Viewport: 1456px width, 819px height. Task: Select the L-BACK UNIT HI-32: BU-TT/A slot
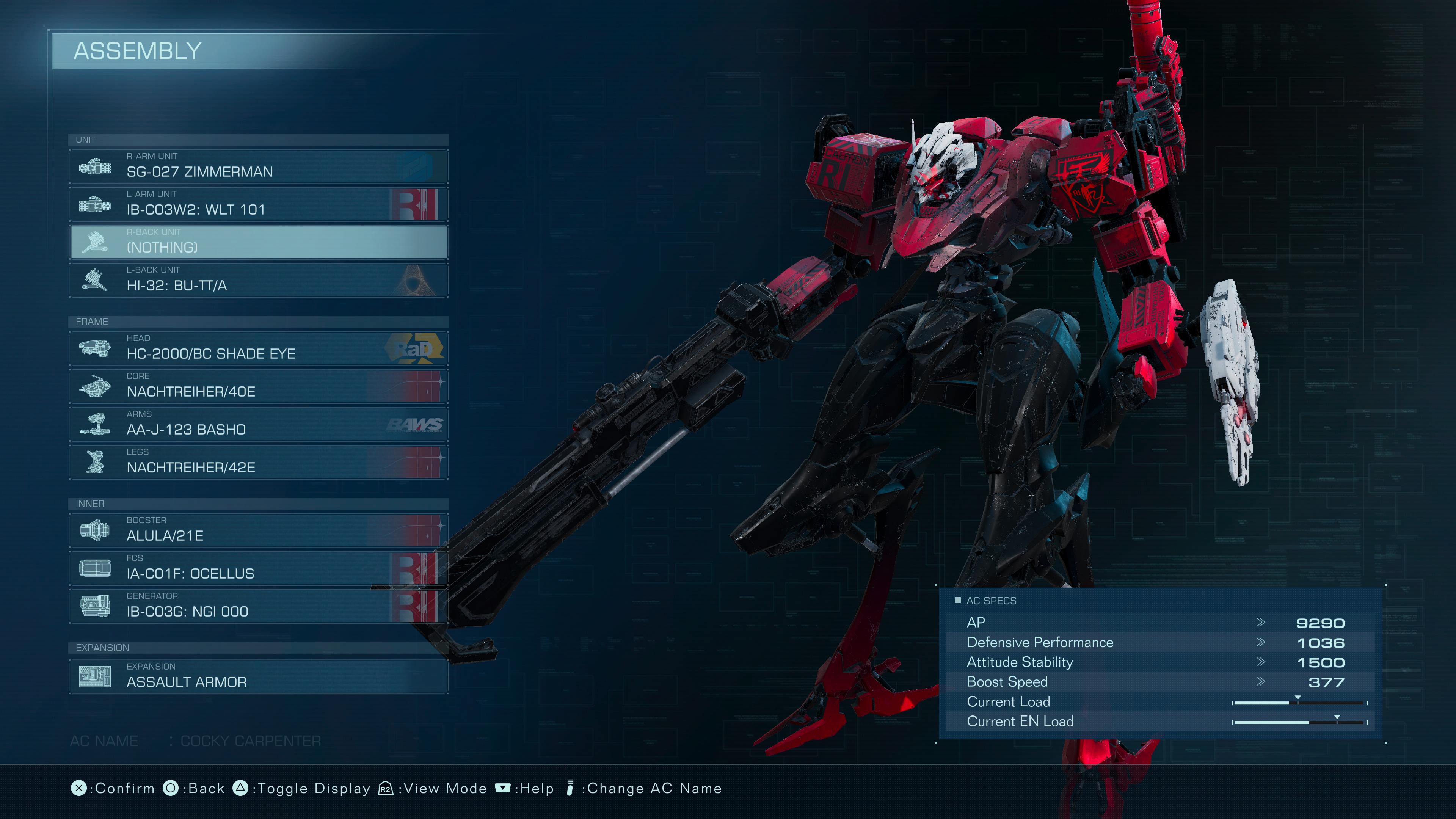(x=258, y=280)
